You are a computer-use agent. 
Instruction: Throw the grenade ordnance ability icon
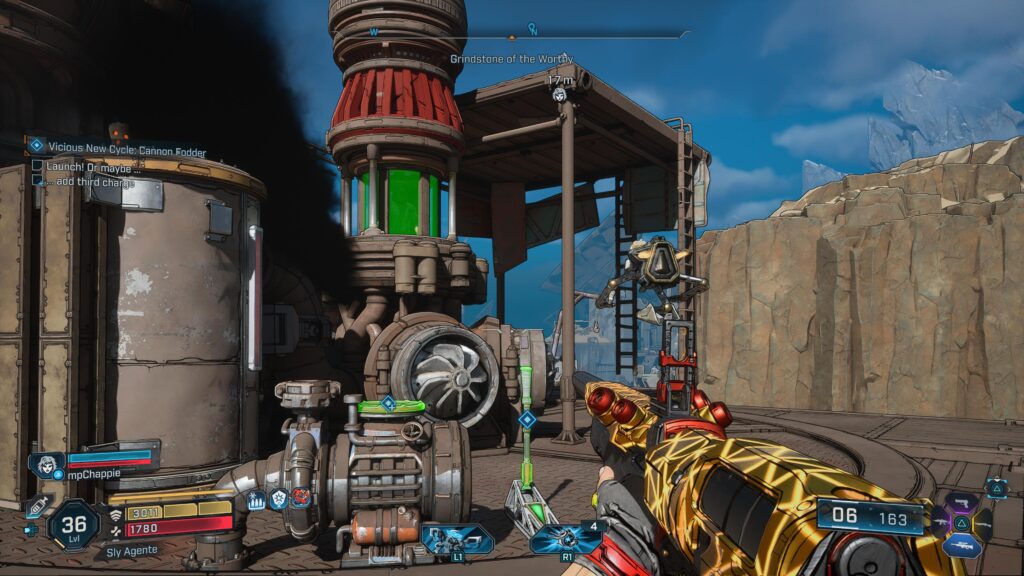pos(567,540)
